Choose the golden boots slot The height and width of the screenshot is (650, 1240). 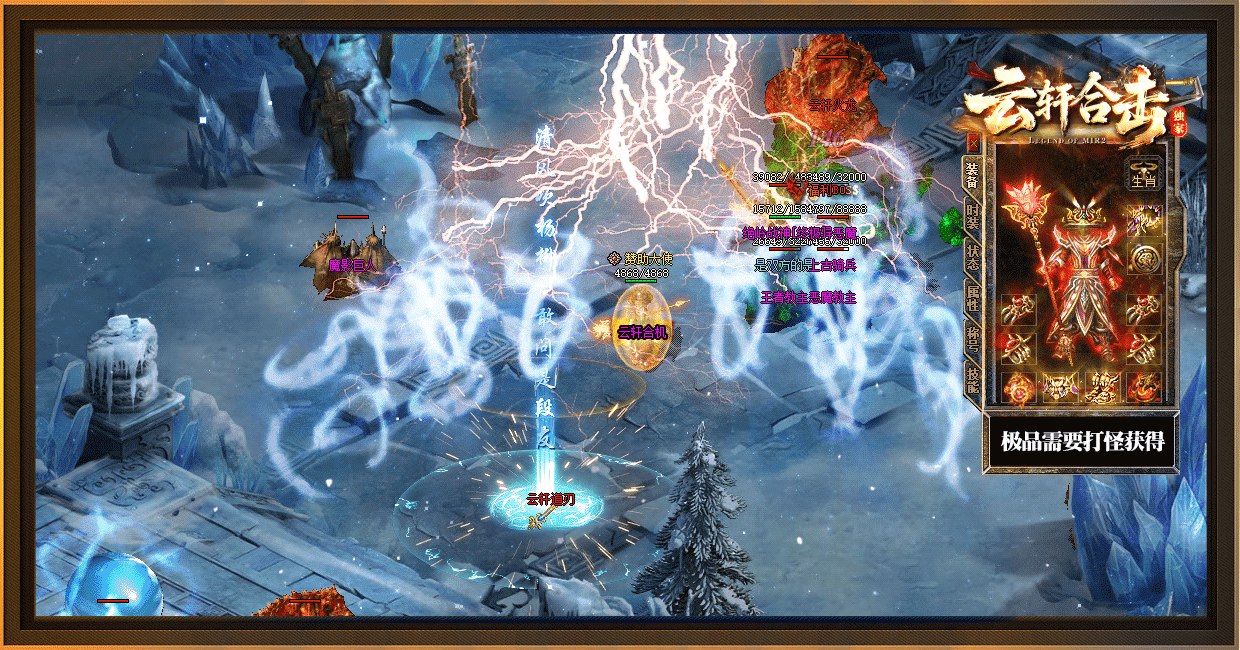[x=1101, y=385]
